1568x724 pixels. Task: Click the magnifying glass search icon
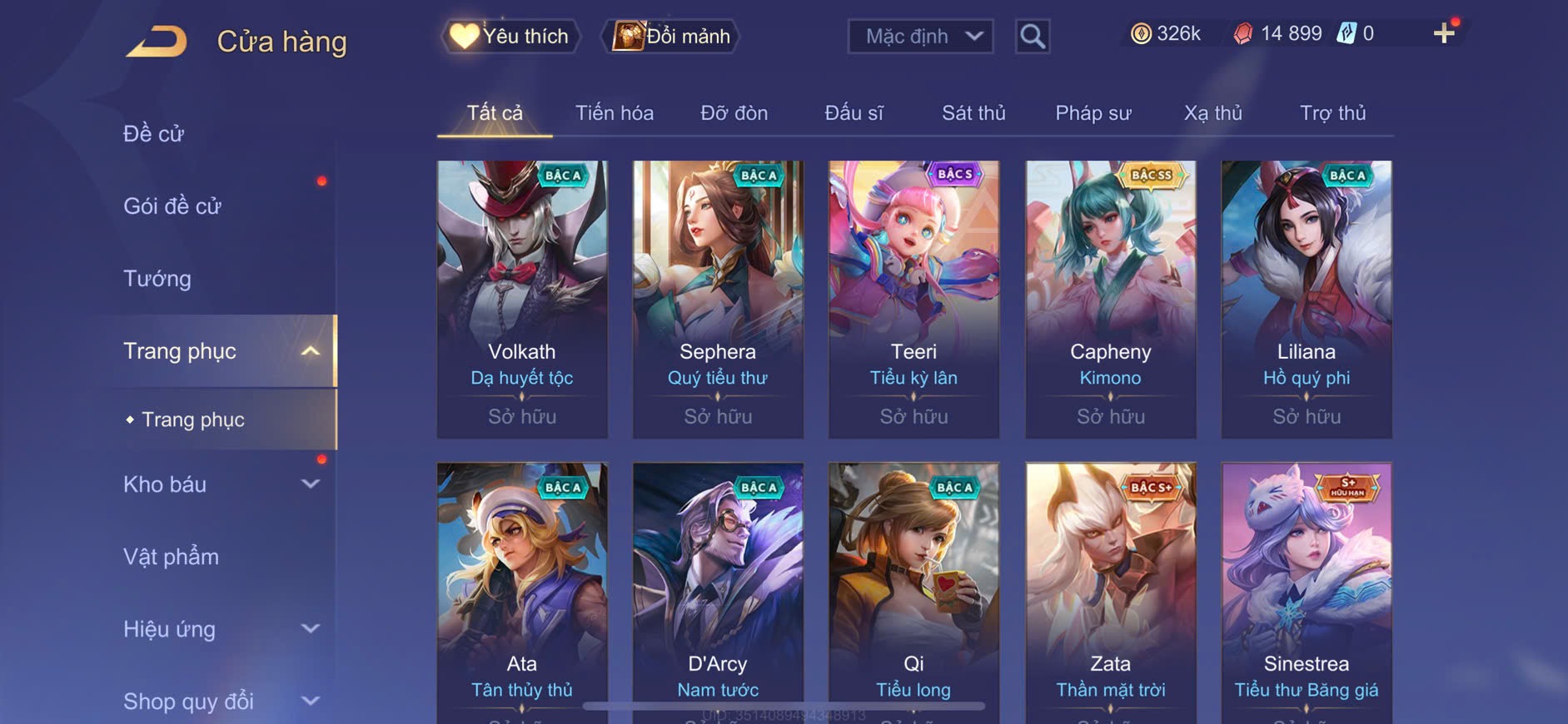click(1032, 37)
